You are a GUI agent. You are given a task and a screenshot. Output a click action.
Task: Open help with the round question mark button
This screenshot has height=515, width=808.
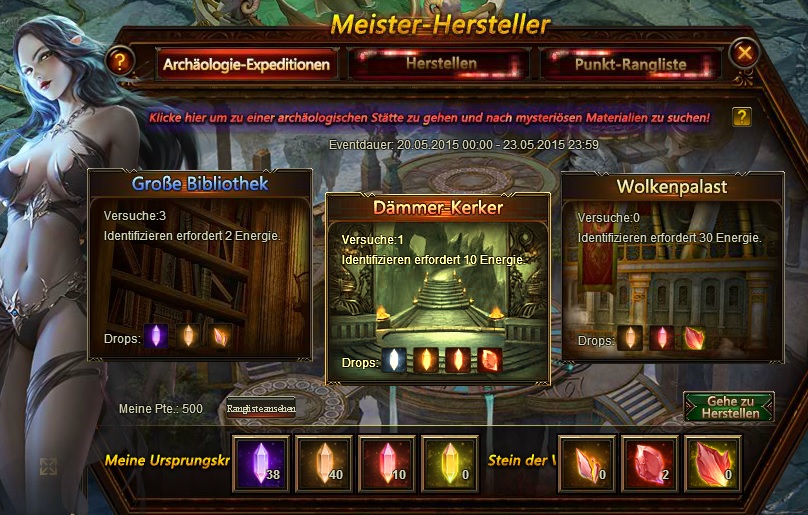point(120,62)
